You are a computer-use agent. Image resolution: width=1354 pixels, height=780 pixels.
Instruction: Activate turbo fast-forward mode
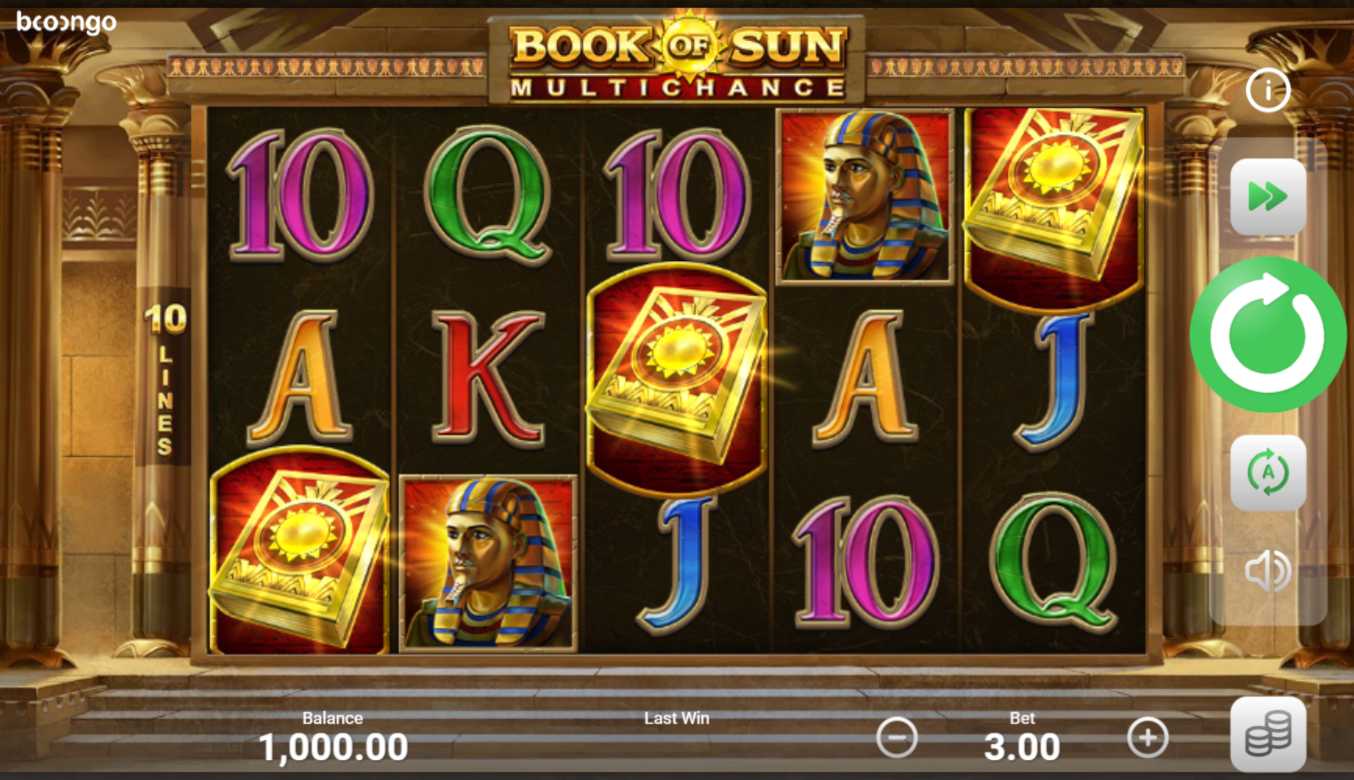(x=1267, y=197)
